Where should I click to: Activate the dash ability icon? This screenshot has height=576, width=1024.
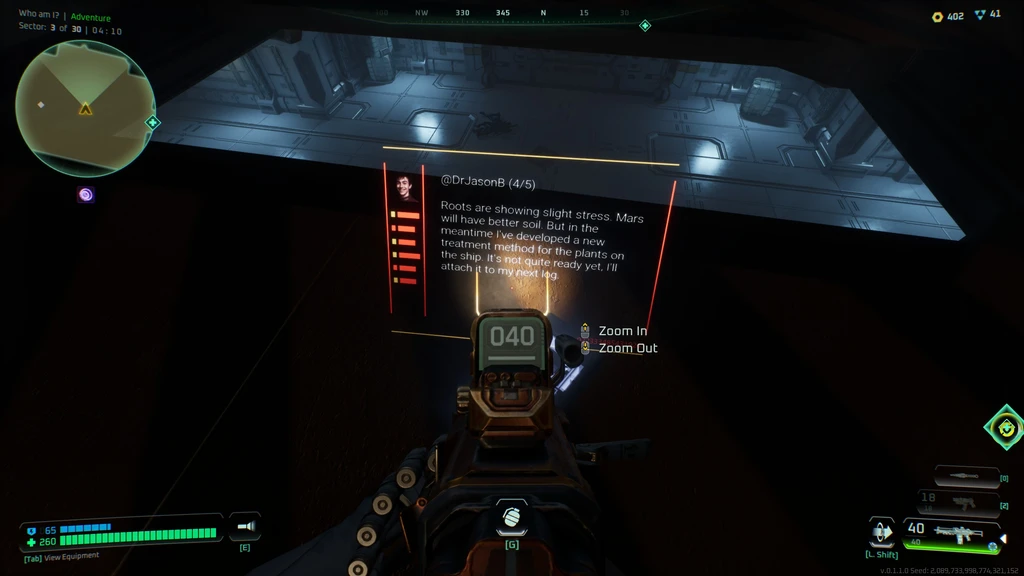[x=882, y=532]
